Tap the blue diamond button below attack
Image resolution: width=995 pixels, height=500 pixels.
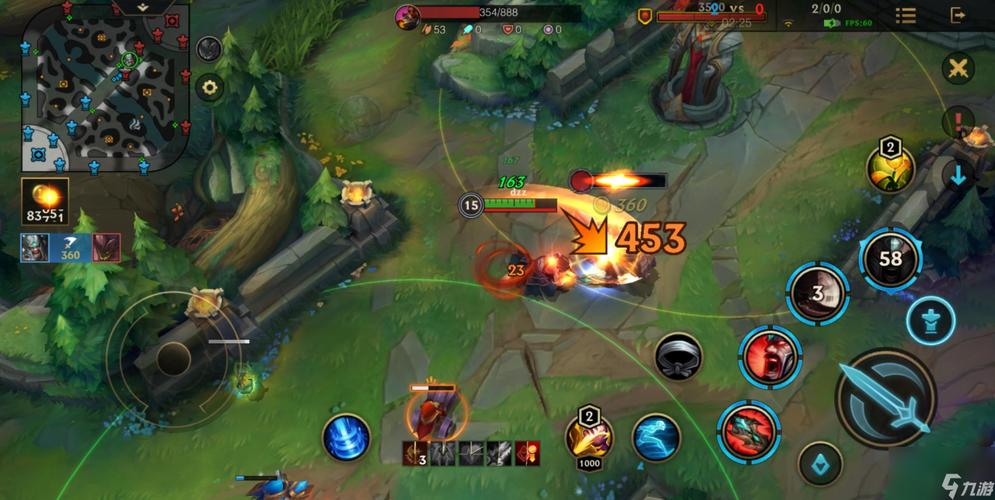[820, 461]
